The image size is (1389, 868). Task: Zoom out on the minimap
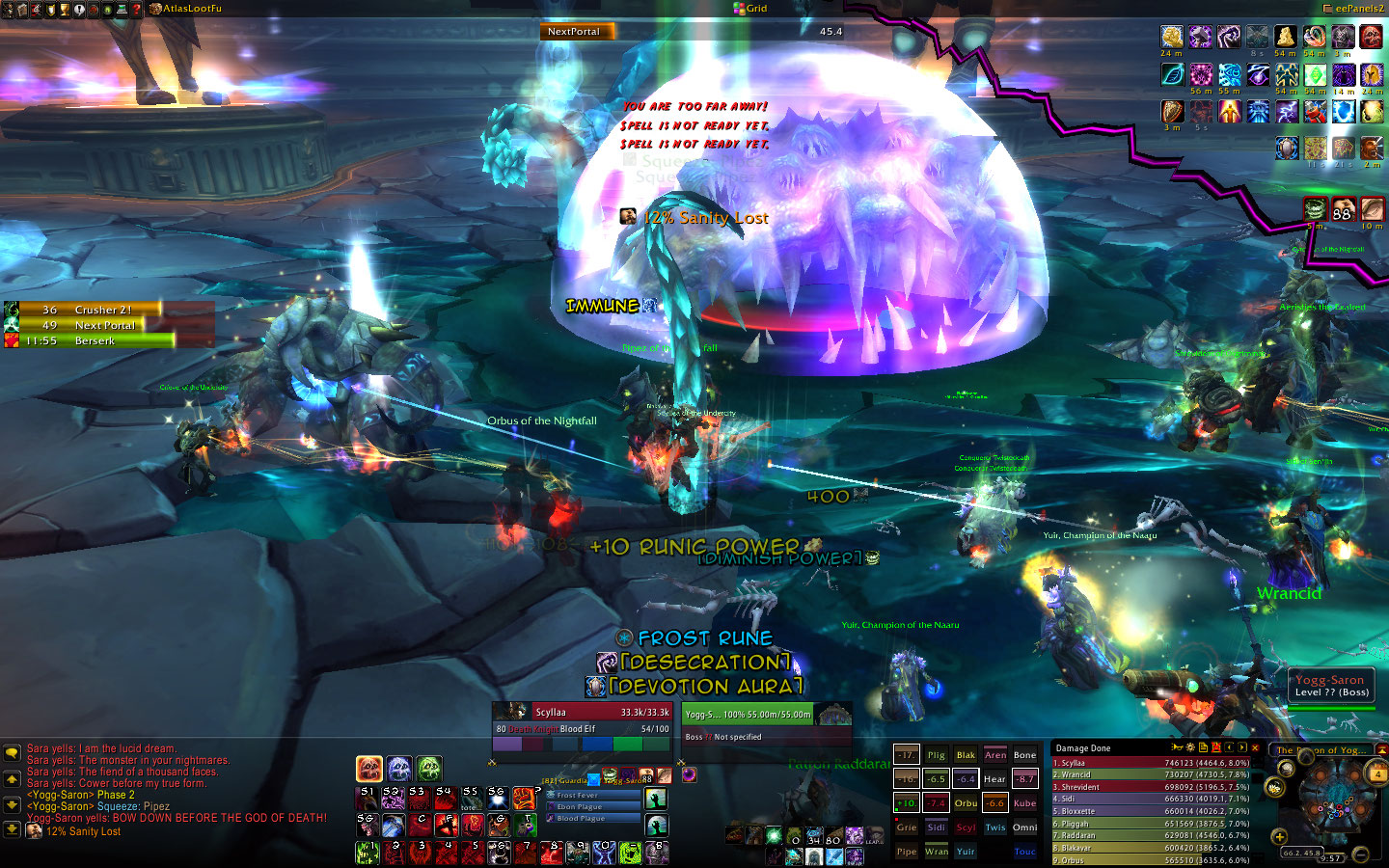coord(1360,854)
